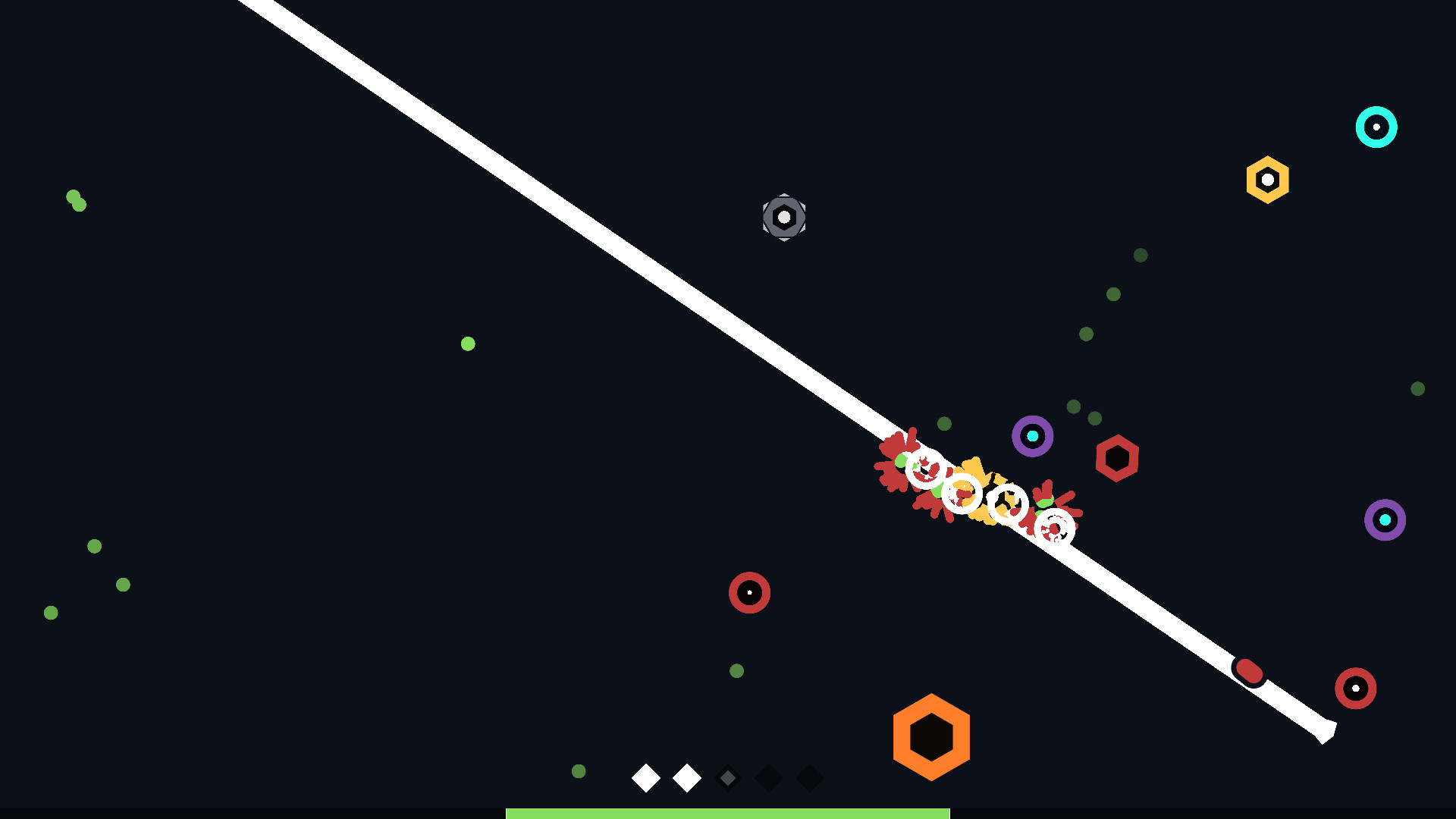Click the green progress bar at the bottom
Image resolution: width=1456 pixels, height=819 pixels.
pyautogui.click(x=728, y=813)
